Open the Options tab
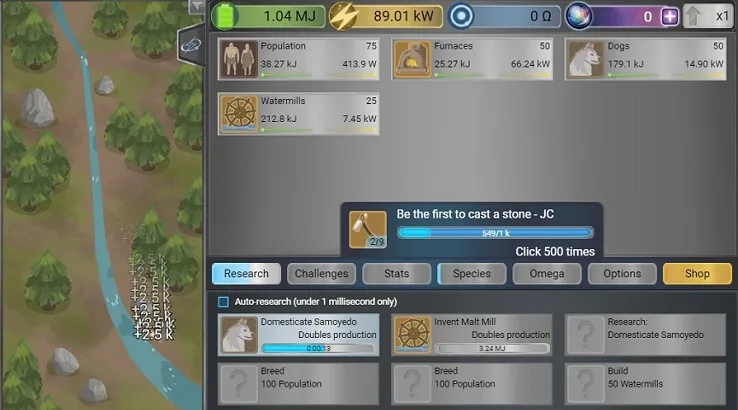 point(622,274)
